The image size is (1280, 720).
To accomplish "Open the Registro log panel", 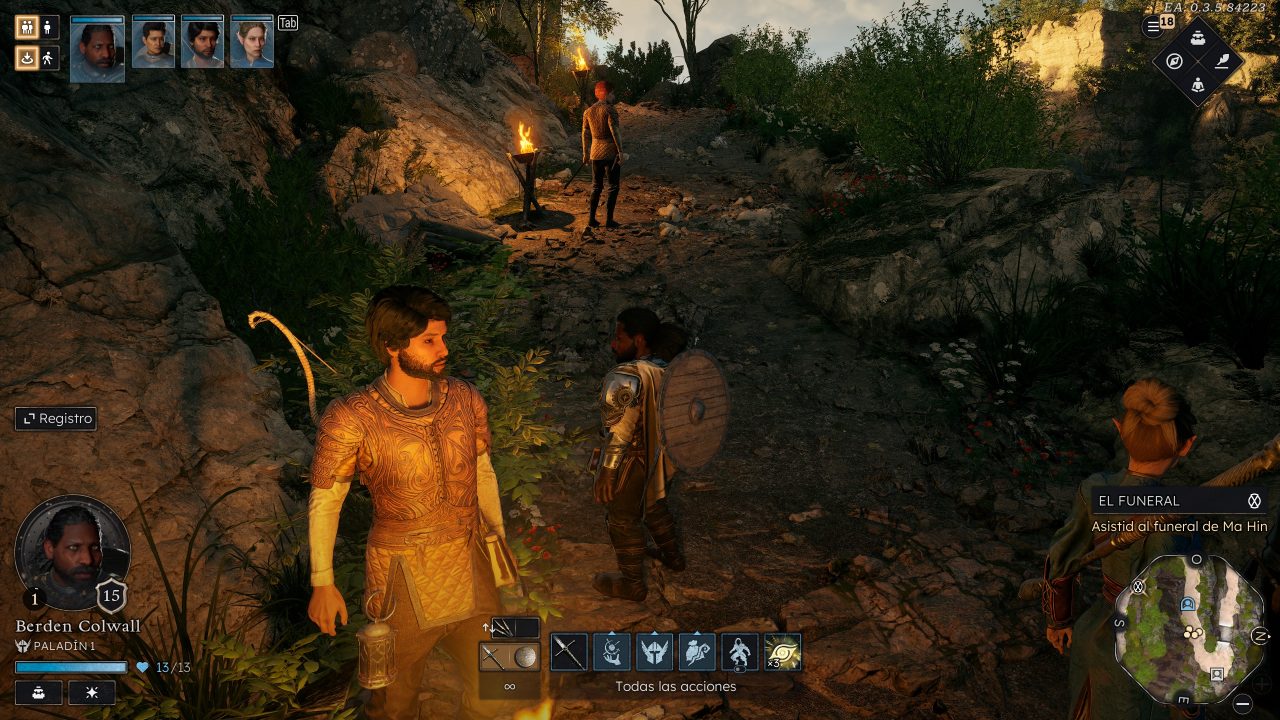I will click(56, 419).
